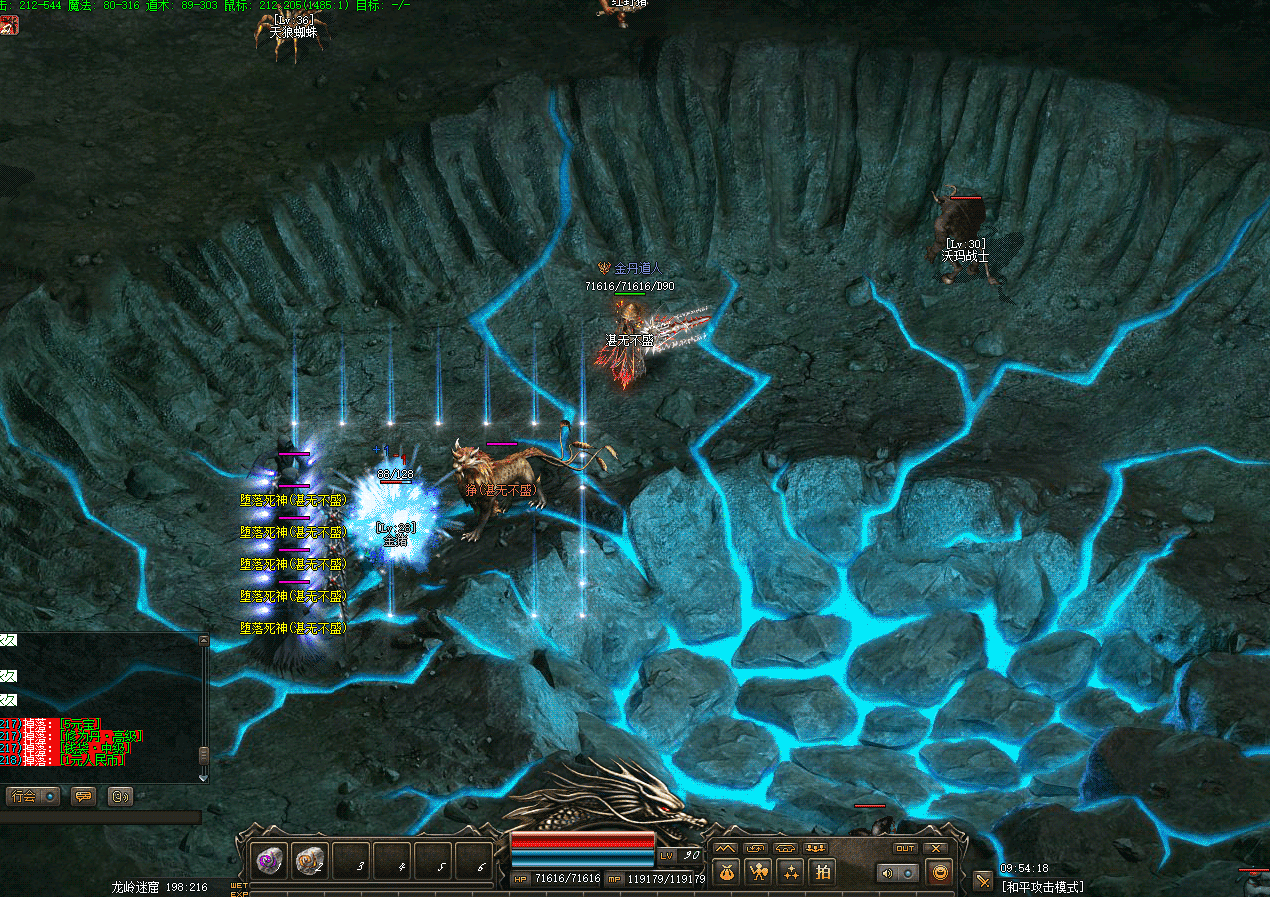
Task: Open the character equipment icon
Action: click(759, 872)
